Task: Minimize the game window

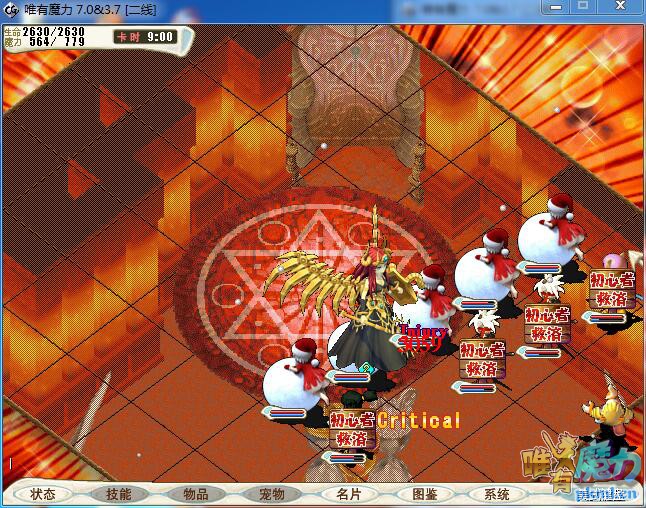Action: pyautogui.click(x=558, y=7)
